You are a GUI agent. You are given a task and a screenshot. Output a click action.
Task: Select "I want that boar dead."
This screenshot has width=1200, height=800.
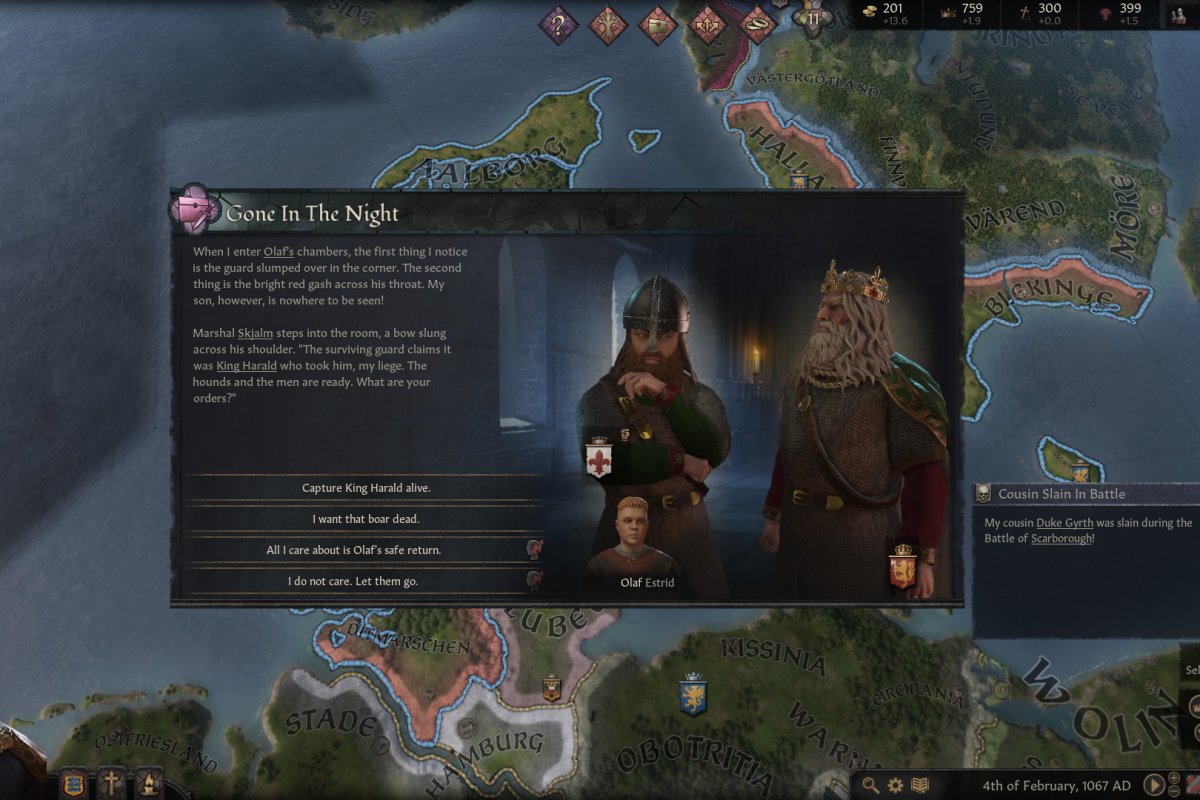click(366, 519)
